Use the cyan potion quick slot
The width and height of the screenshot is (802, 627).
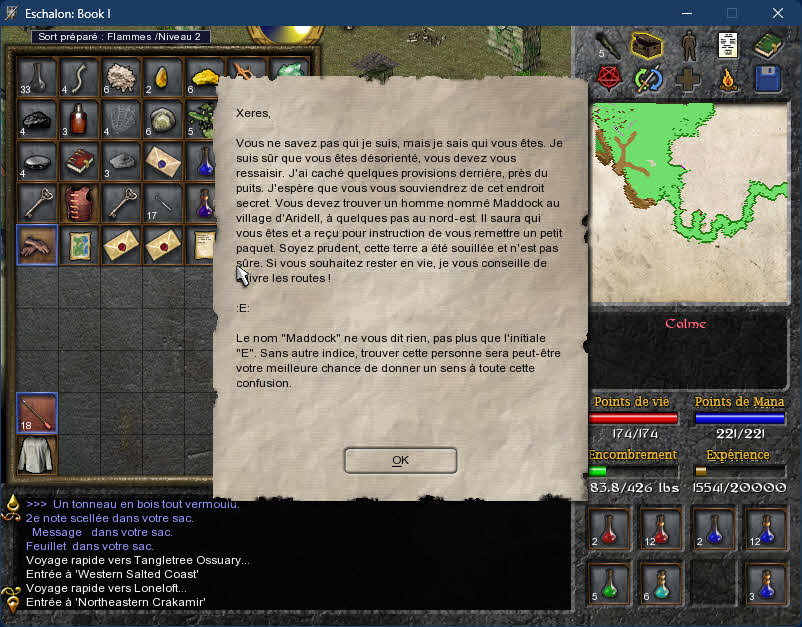661,581
